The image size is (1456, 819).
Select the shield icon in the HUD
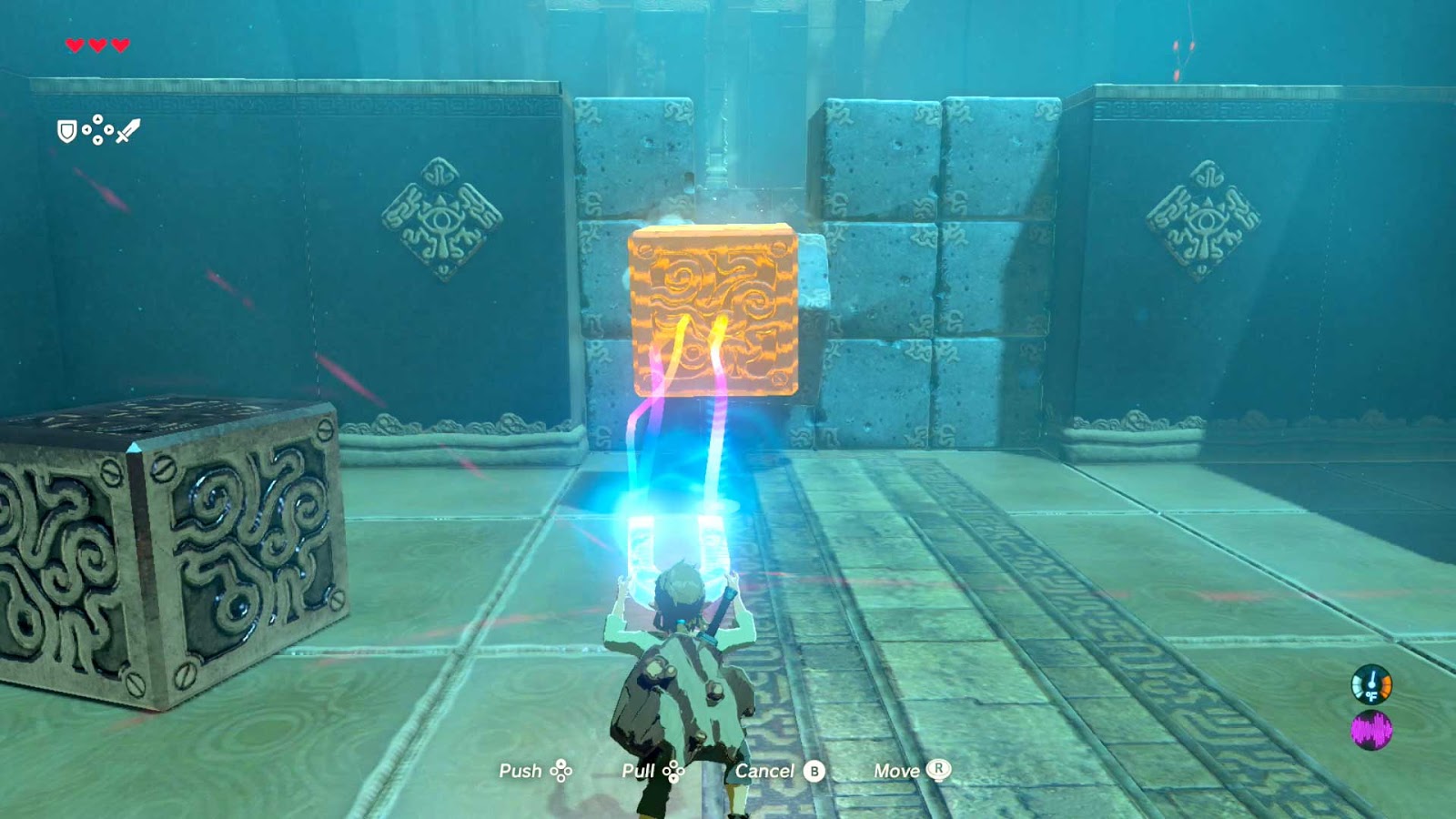[x=66, y=132]
